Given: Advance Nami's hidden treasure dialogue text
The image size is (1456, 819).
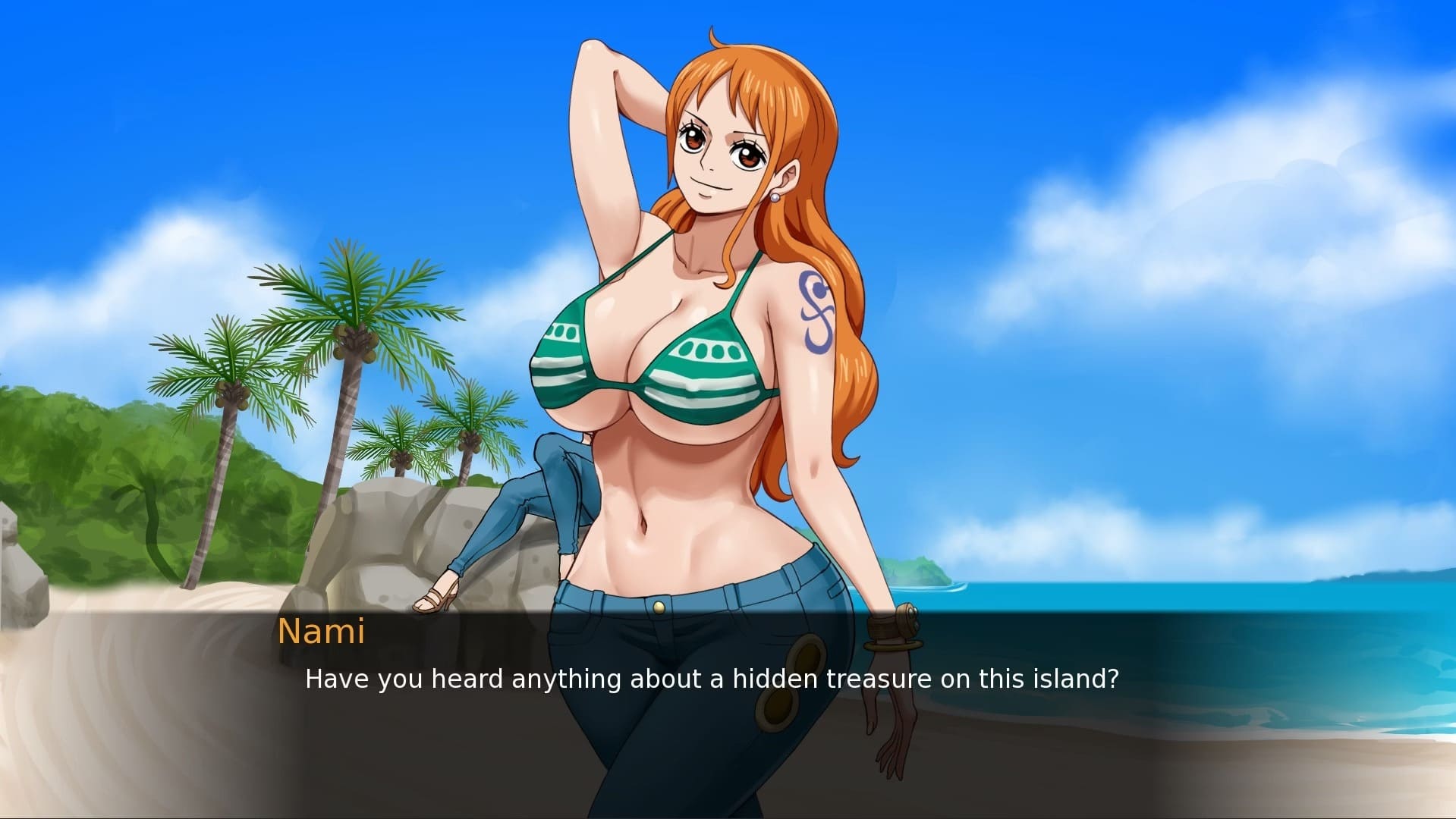Looking at the screenshot, I should point(711,679).
